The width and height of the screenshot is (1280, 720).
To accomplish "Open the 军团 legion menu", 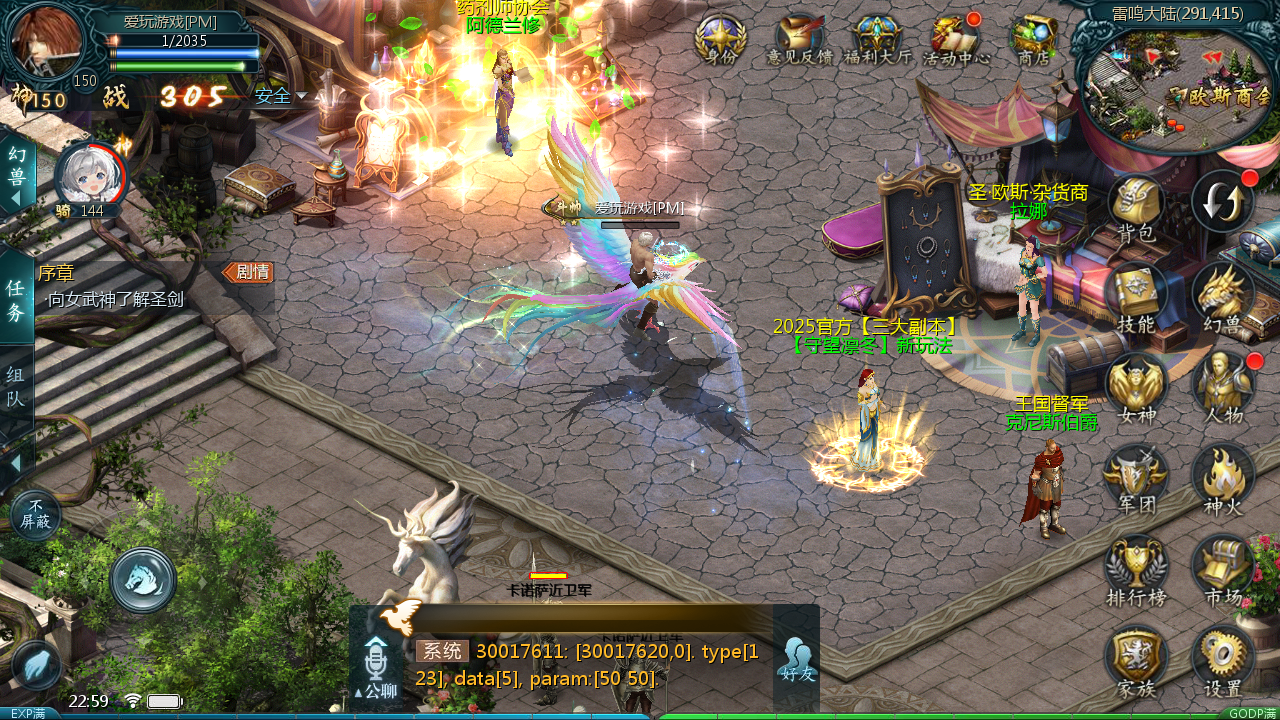I will (x=1136, y=477).
